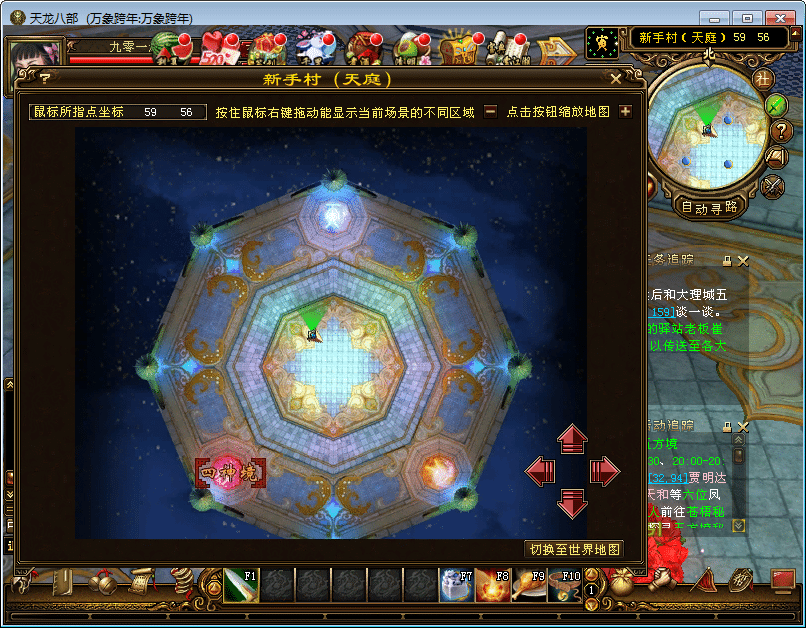Activate the F8 fire skill
The image size is (806, 628).
[x=492, y=585]
